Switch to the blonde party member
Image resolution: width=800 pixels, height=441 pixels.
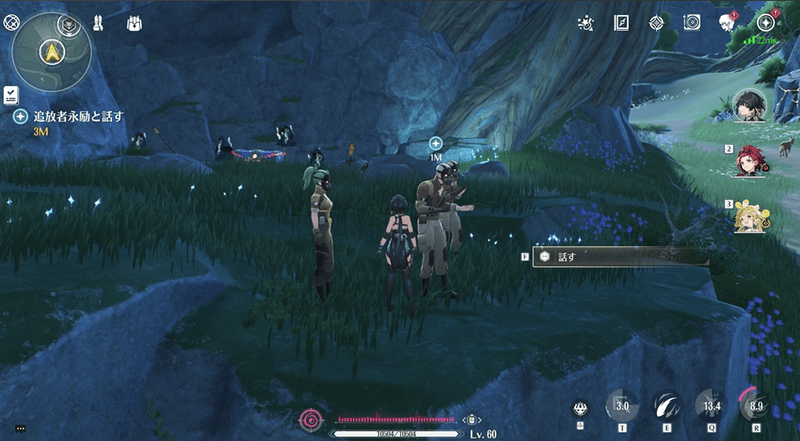pos(748,214)
